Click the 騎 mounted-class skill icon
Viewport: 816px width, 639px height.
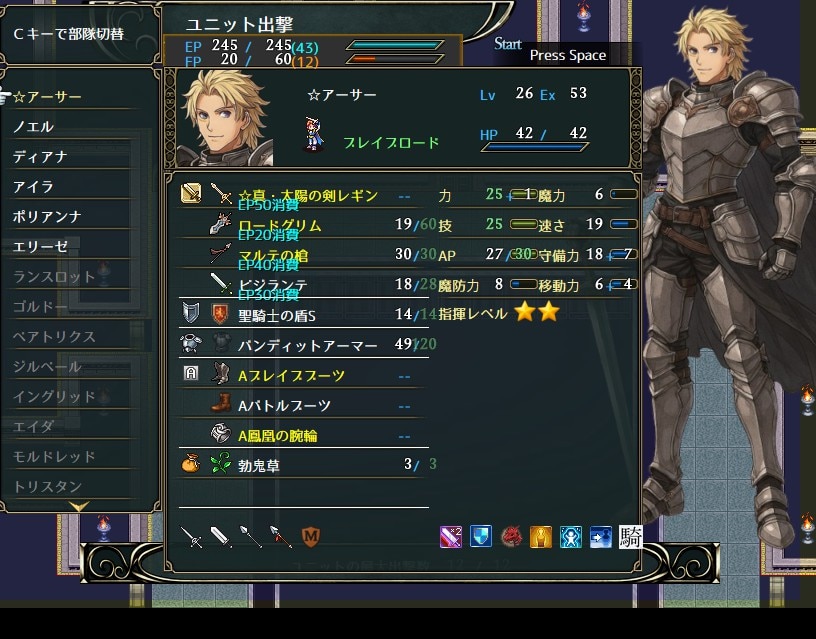(630, 537)
